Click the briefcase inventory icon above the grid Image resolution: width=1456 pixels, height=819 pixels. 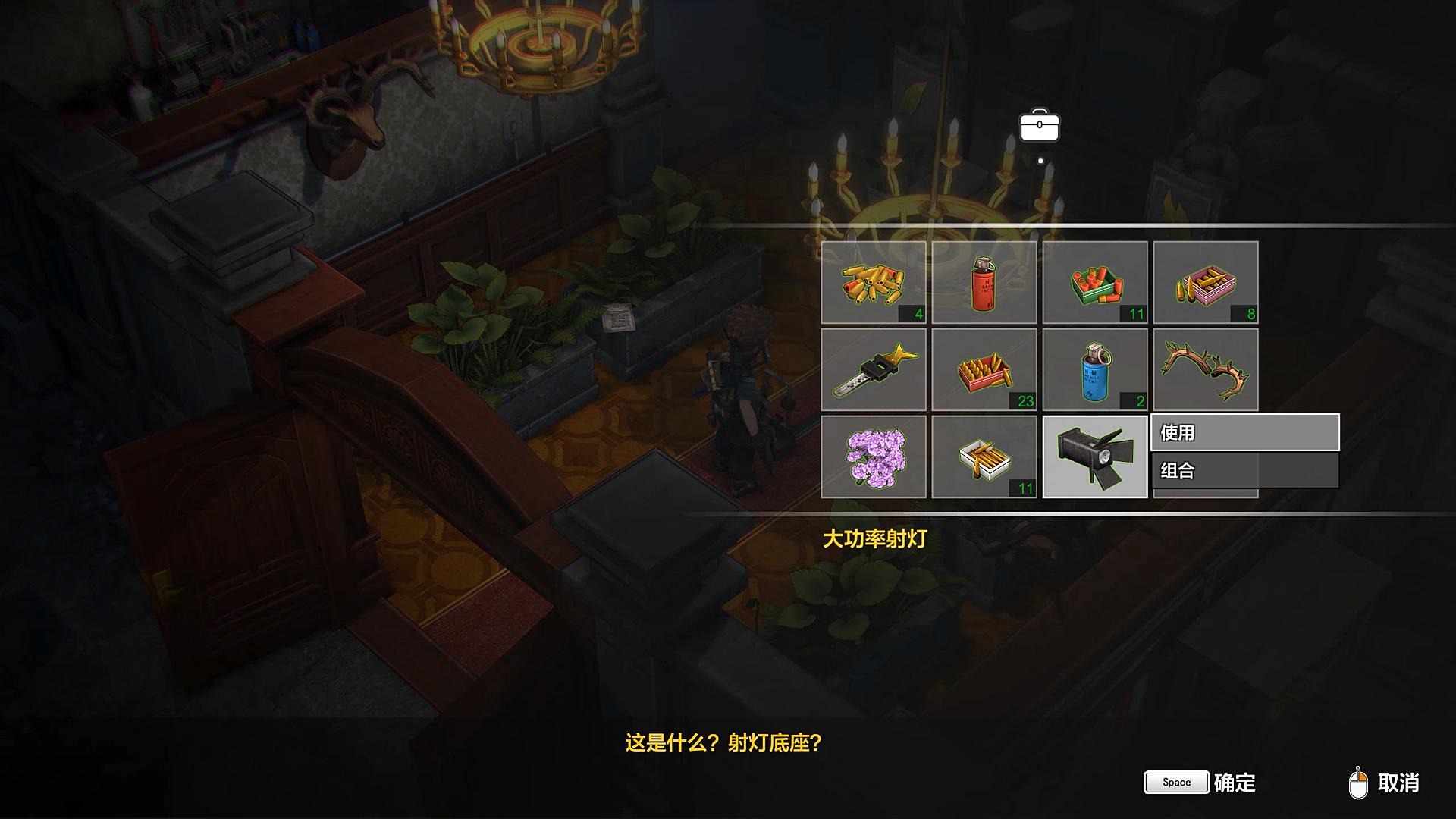(x=1040, y=126)
